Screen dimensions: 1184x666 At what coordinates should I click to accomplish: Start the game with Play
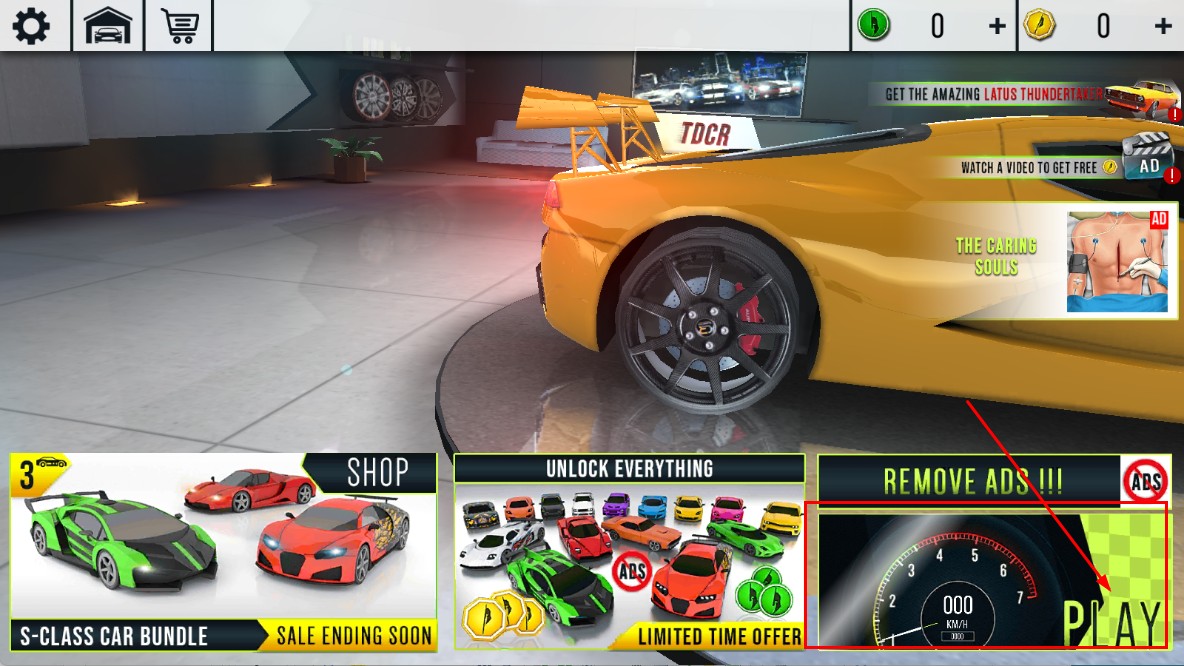[990, 577]
